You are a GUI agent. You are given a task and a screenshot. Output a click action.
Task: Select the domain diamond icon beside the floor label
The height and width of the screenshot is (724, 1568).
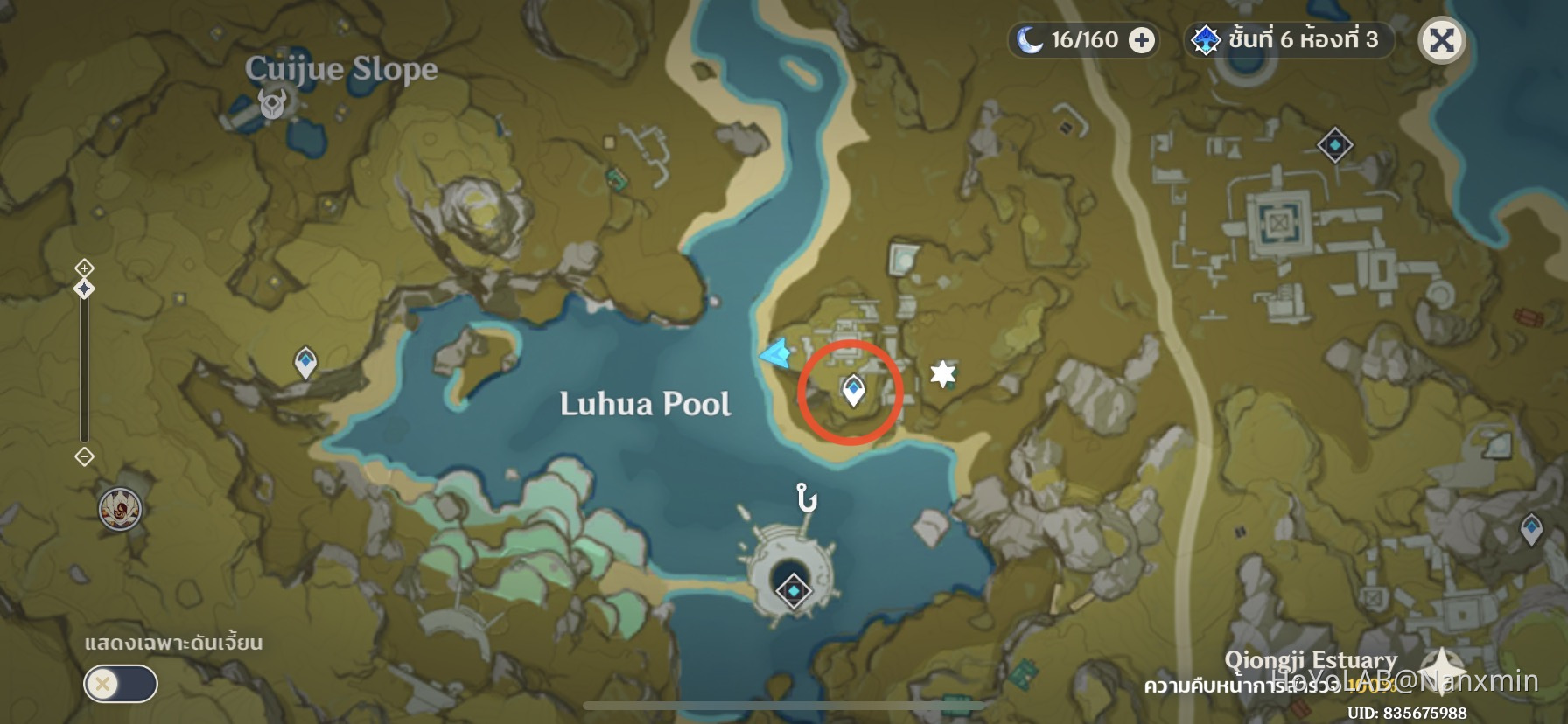pyautogui.click(x=1207, y=38)
